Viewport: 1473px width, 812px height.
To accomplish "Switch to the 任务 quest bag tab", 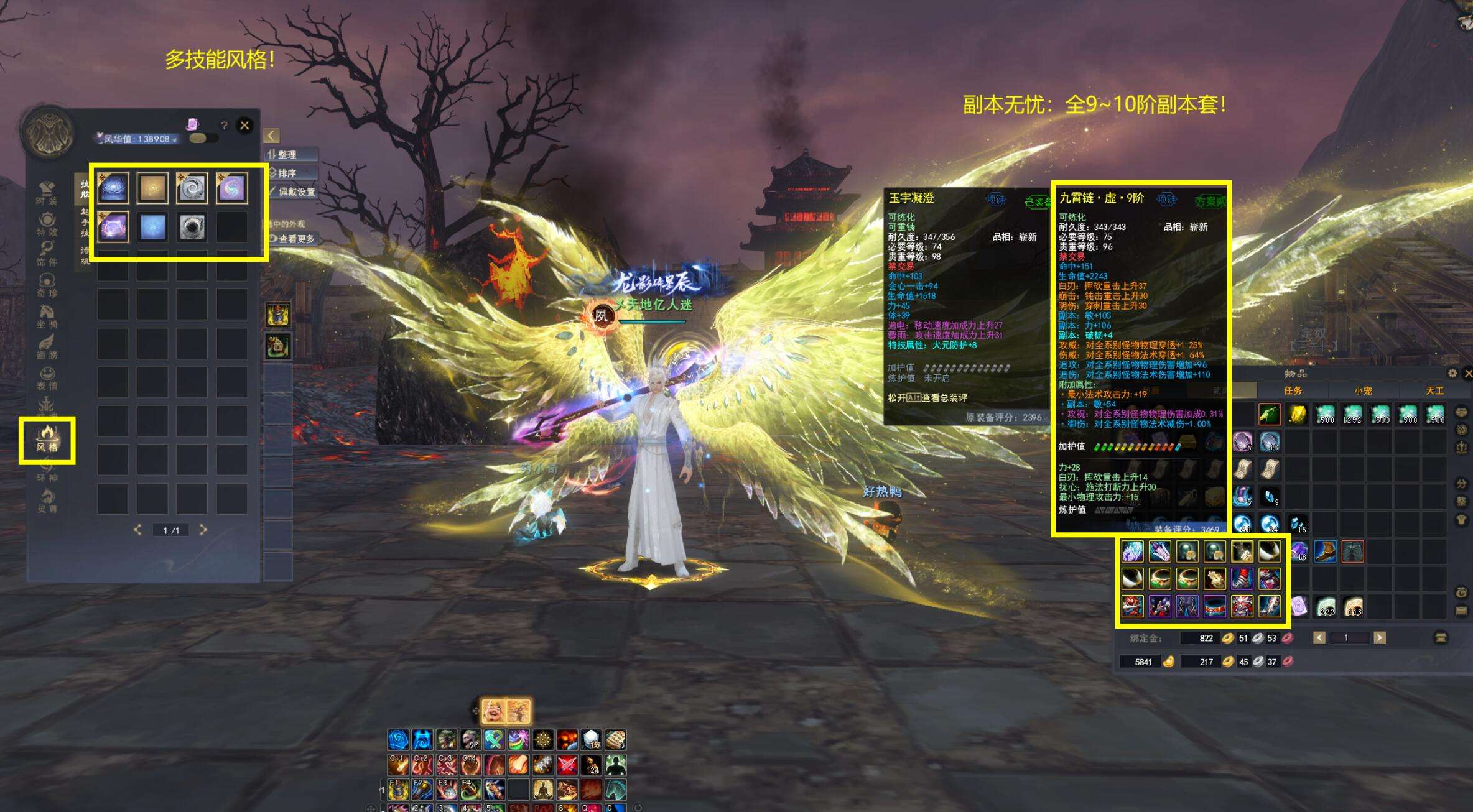I will [1293, 390].
